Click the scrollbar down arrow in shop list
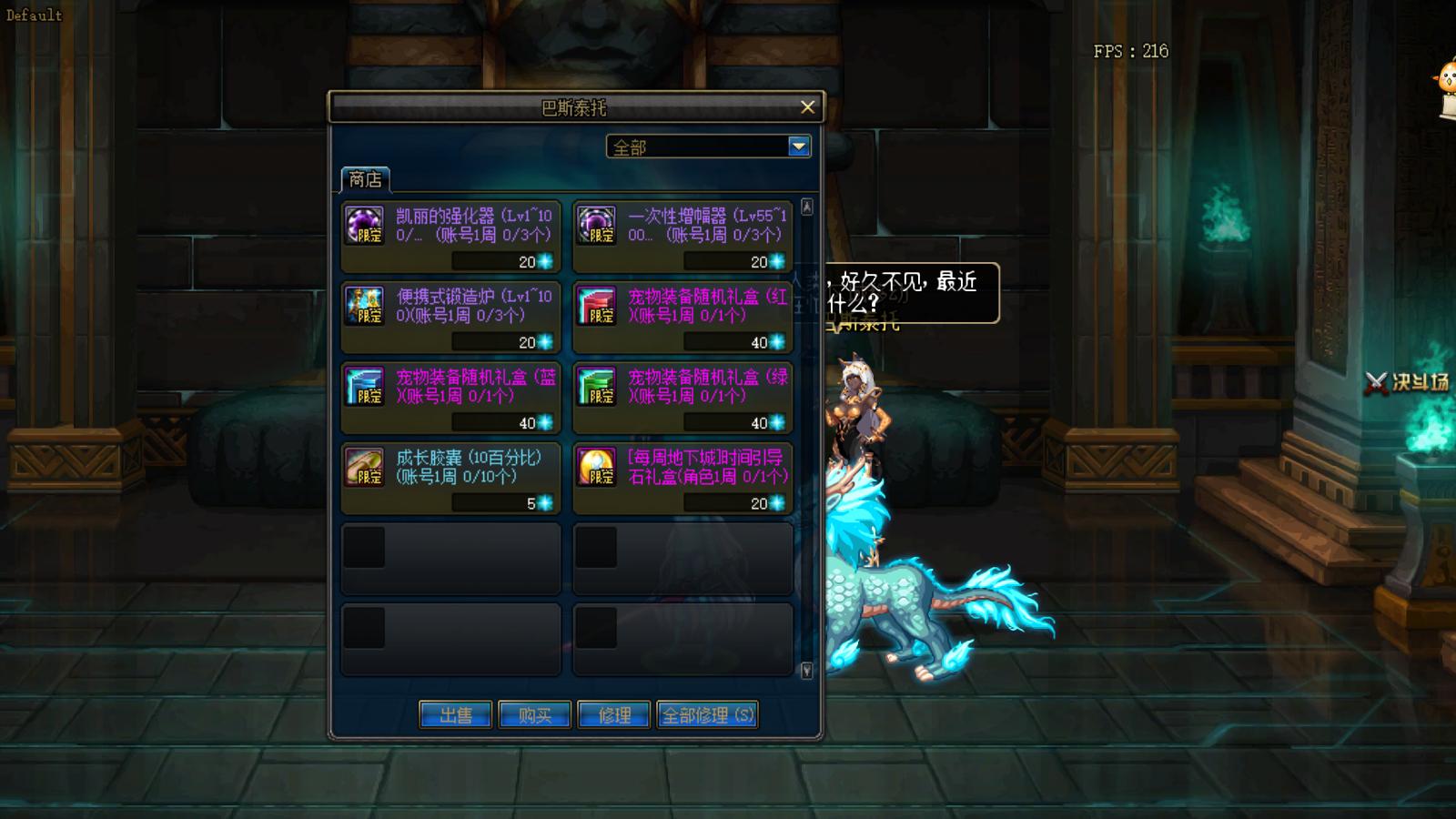This screenshot has width=1456, height=819. (x=805, y=670)
